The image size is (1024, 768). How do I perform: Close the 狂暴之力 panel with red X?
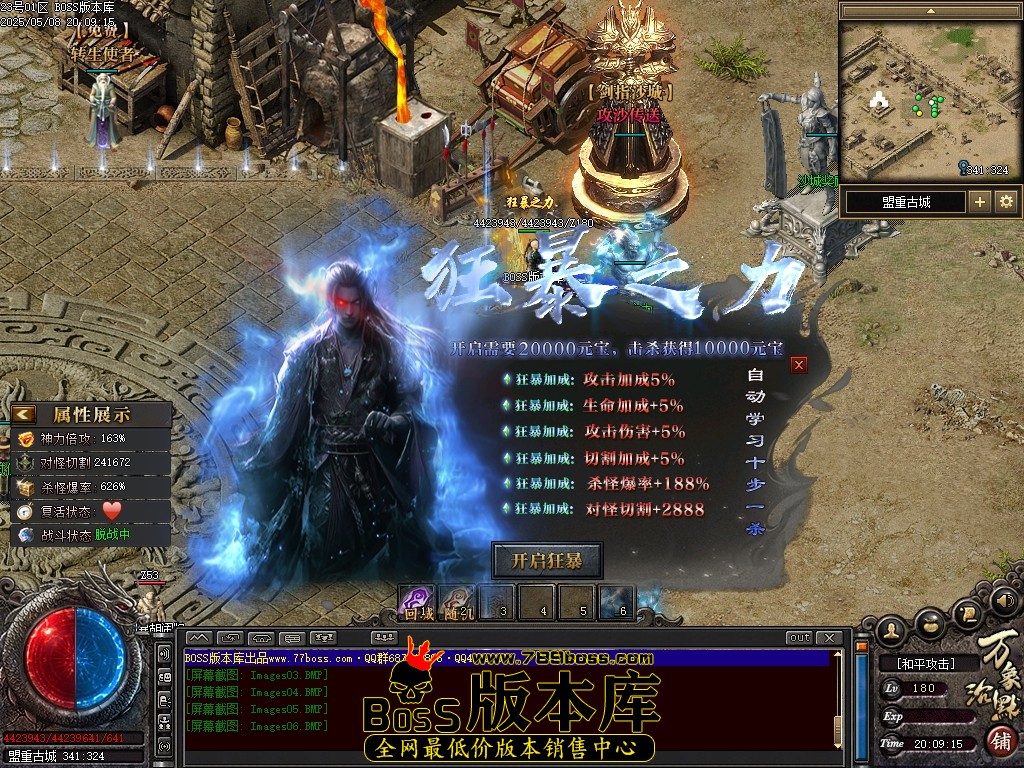[x=798, y=365]
